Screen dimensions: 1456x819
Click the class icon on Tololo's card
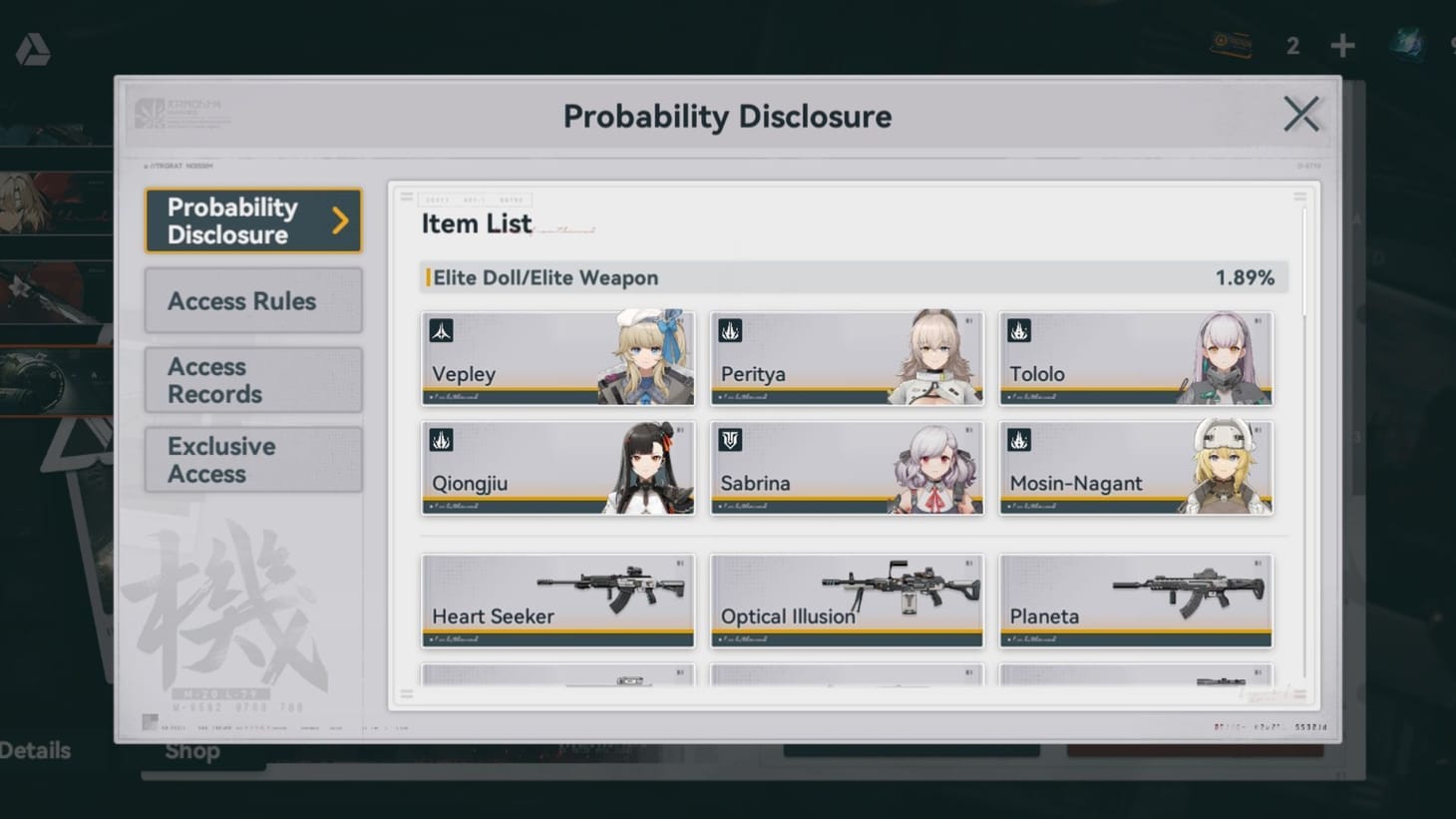[x=1019, y=330]
